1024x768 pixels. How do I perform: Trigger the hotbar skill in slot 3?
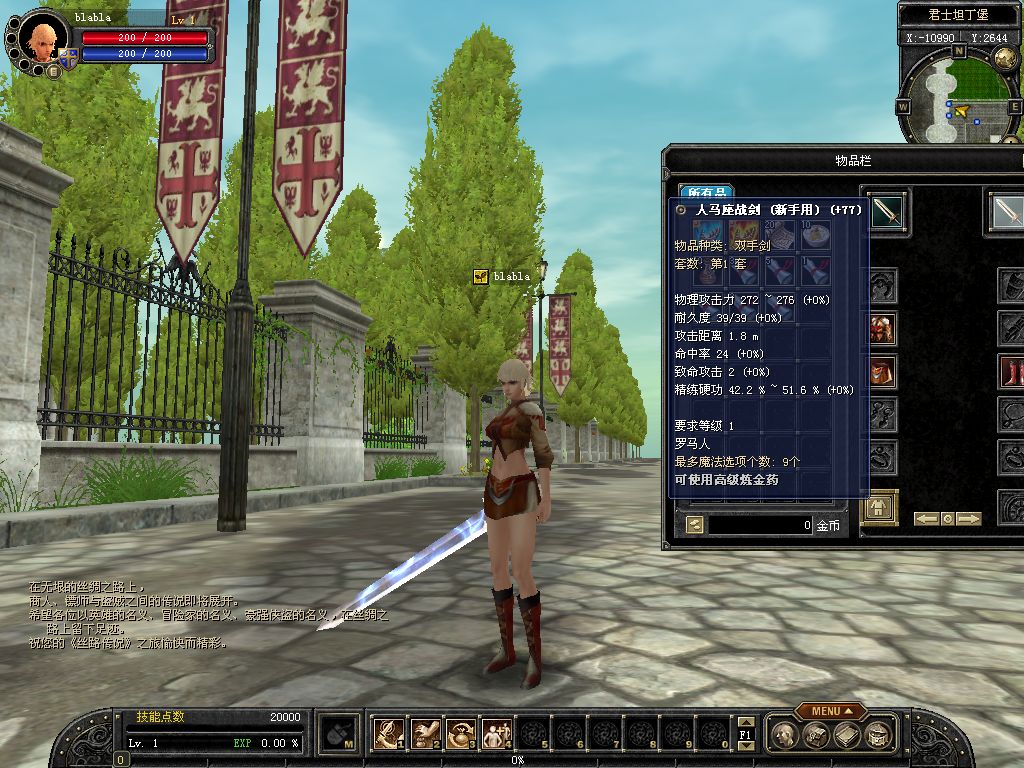click(x=461, y=734)
